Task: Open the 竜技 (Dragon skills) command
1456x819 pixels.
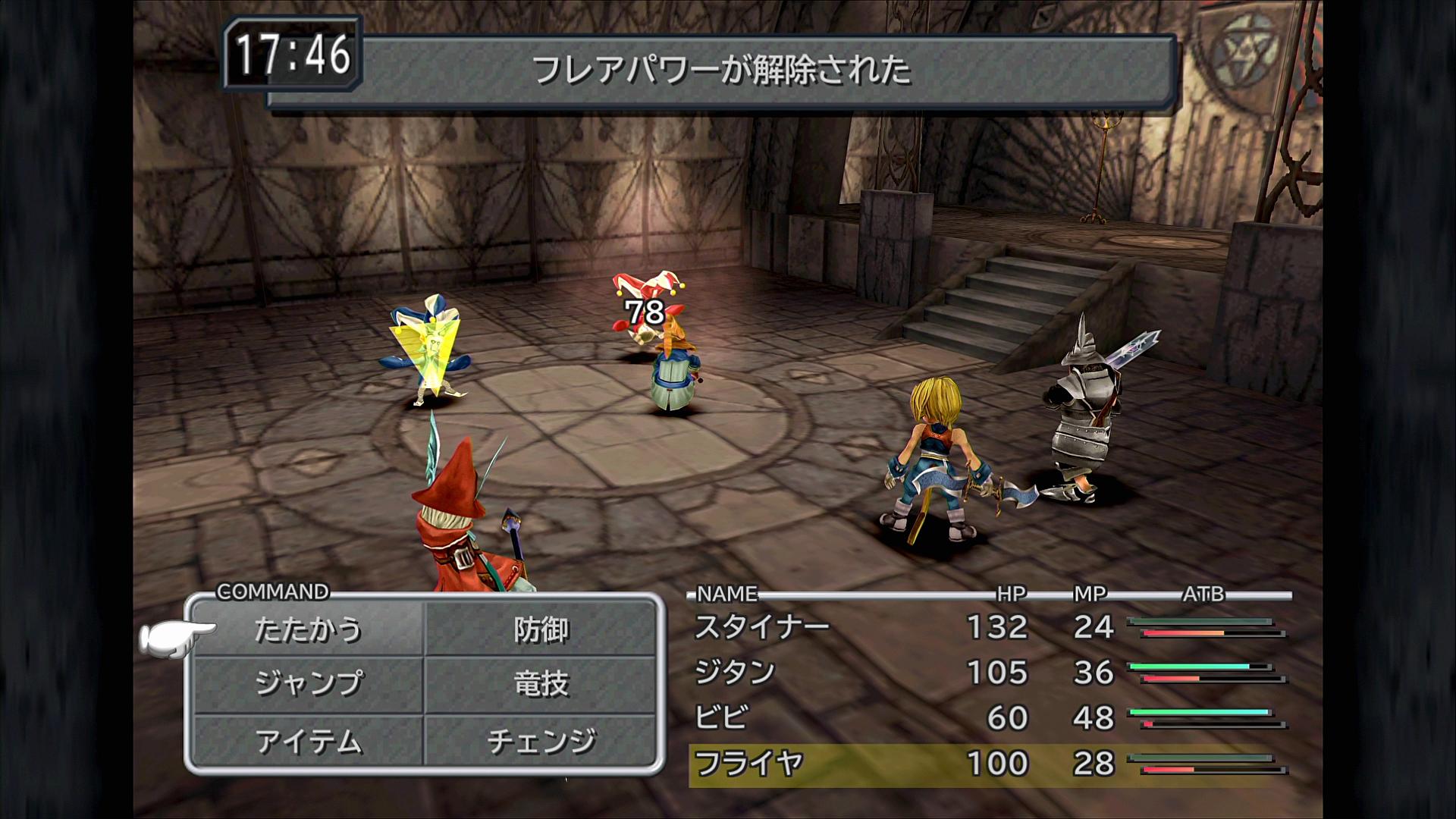Action: [541, 684]
